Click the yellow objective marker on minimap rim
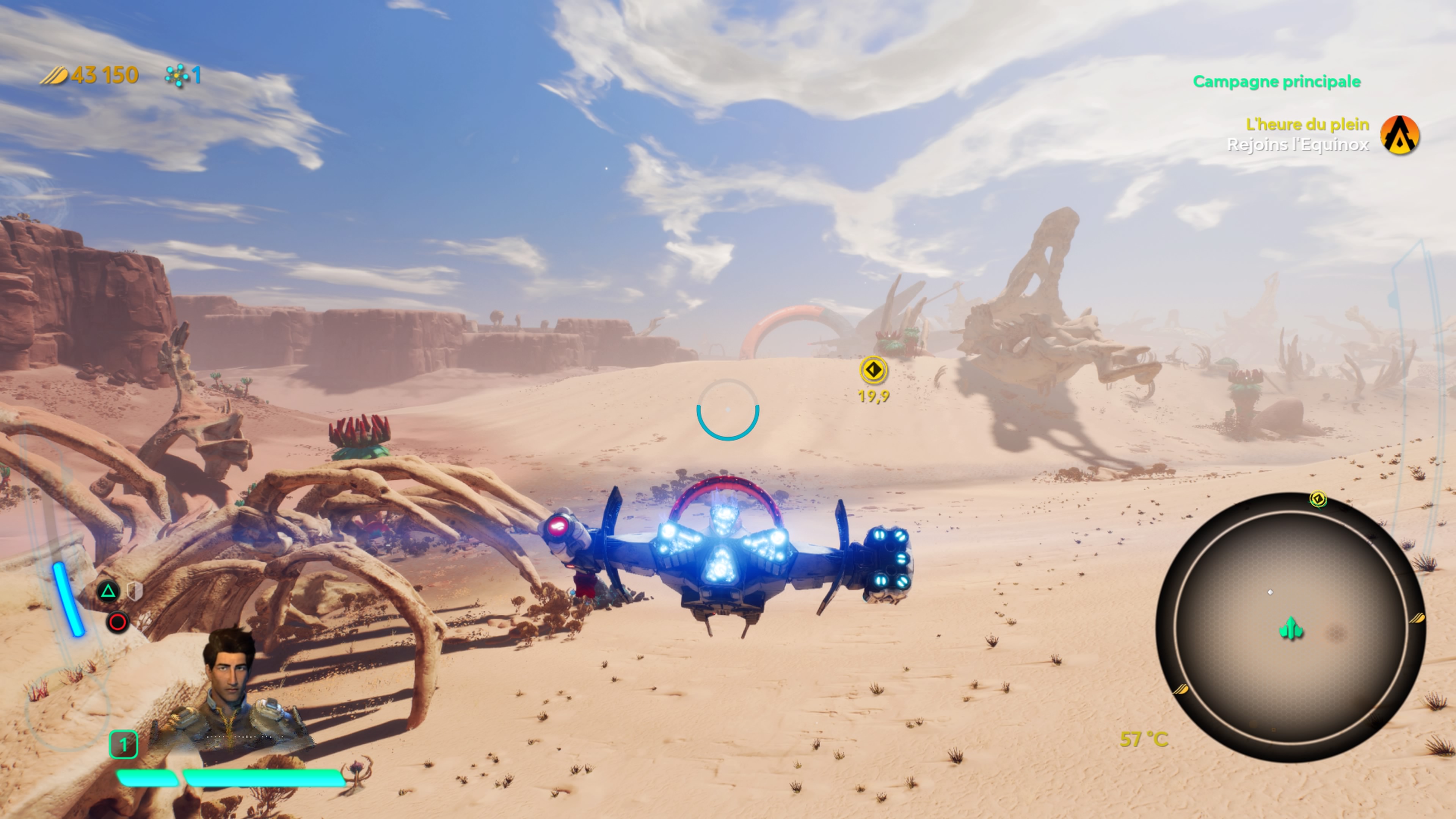This screenshot has height=819, width=1456. click(1318, 499)
